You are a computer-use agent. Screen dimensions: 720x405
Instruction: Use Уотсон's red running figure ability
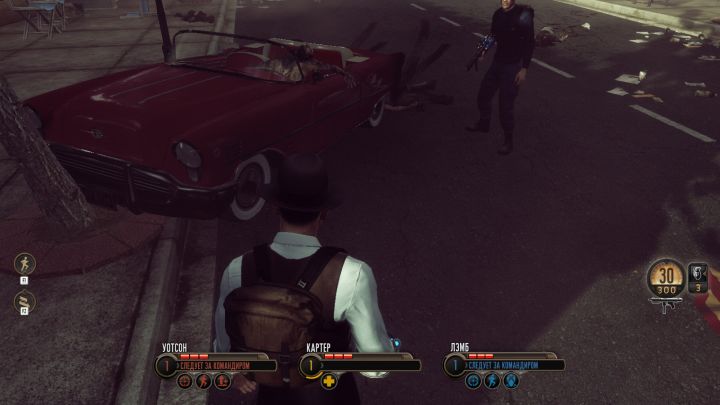coord(201,381)
